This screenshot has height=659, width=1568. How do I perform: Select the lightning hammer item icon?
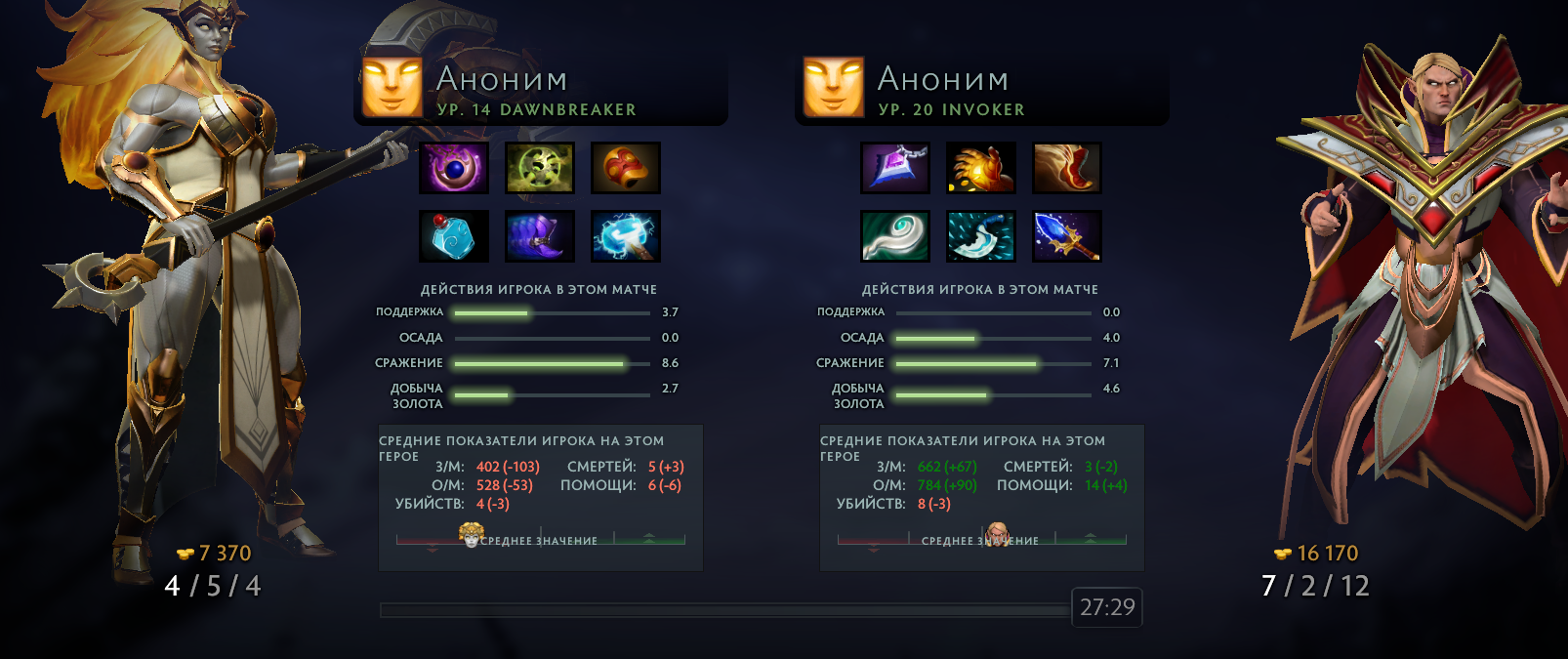point(626,236)
